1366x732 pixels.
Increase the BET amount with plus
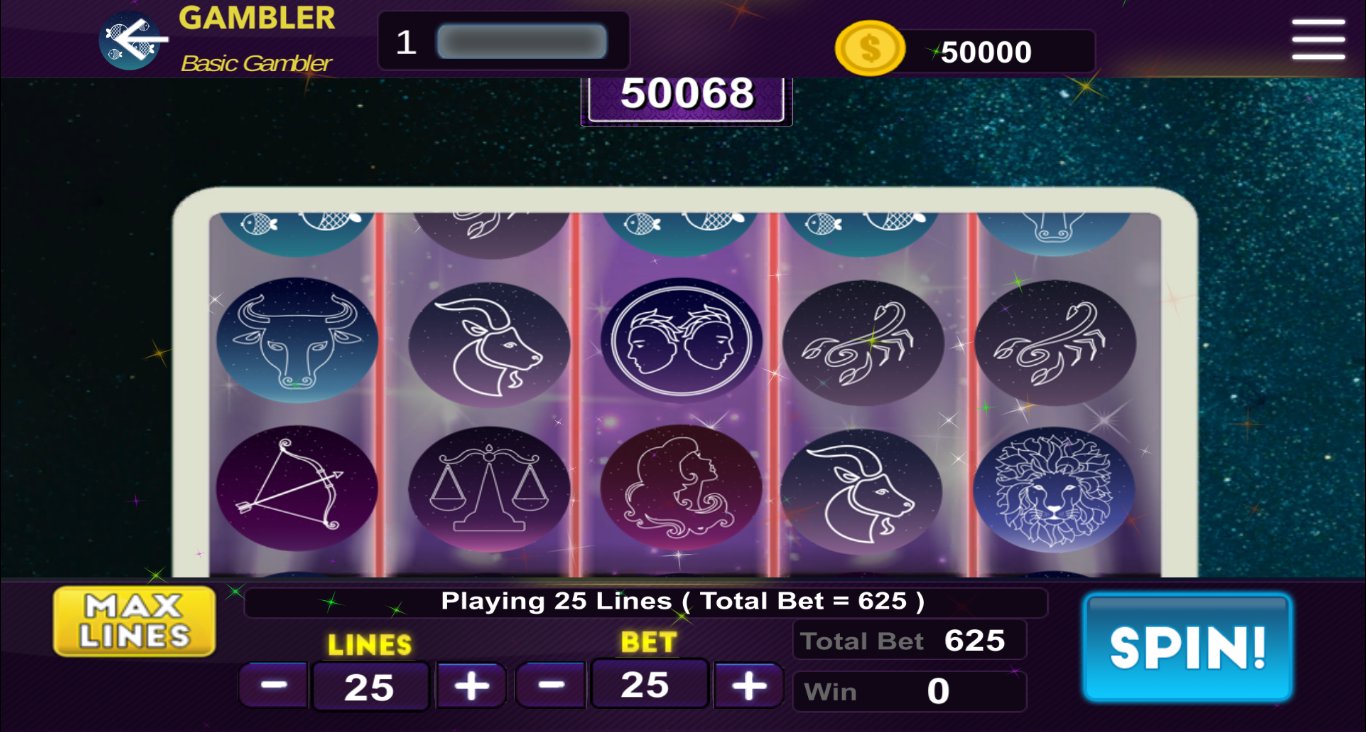click(x=748, y=685)
